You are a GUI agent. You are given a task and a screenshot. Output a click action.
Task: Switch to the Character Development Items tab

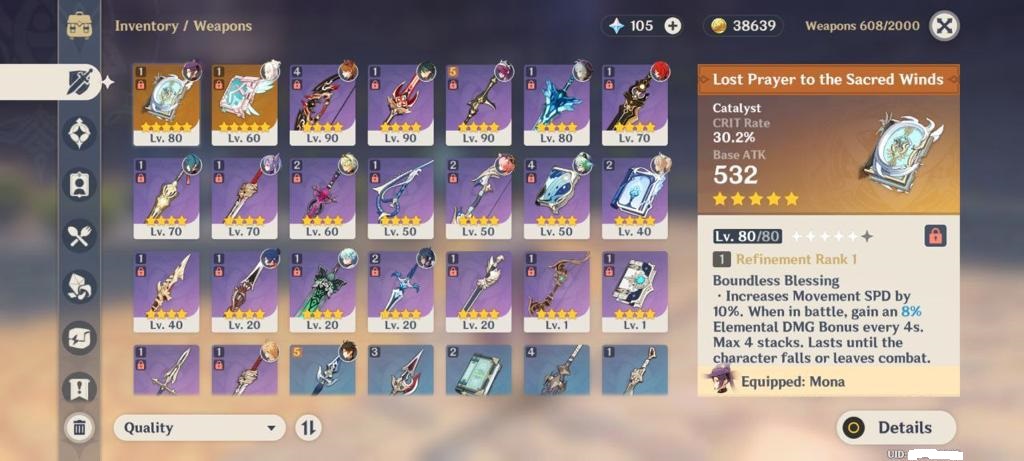pos(79,184)
